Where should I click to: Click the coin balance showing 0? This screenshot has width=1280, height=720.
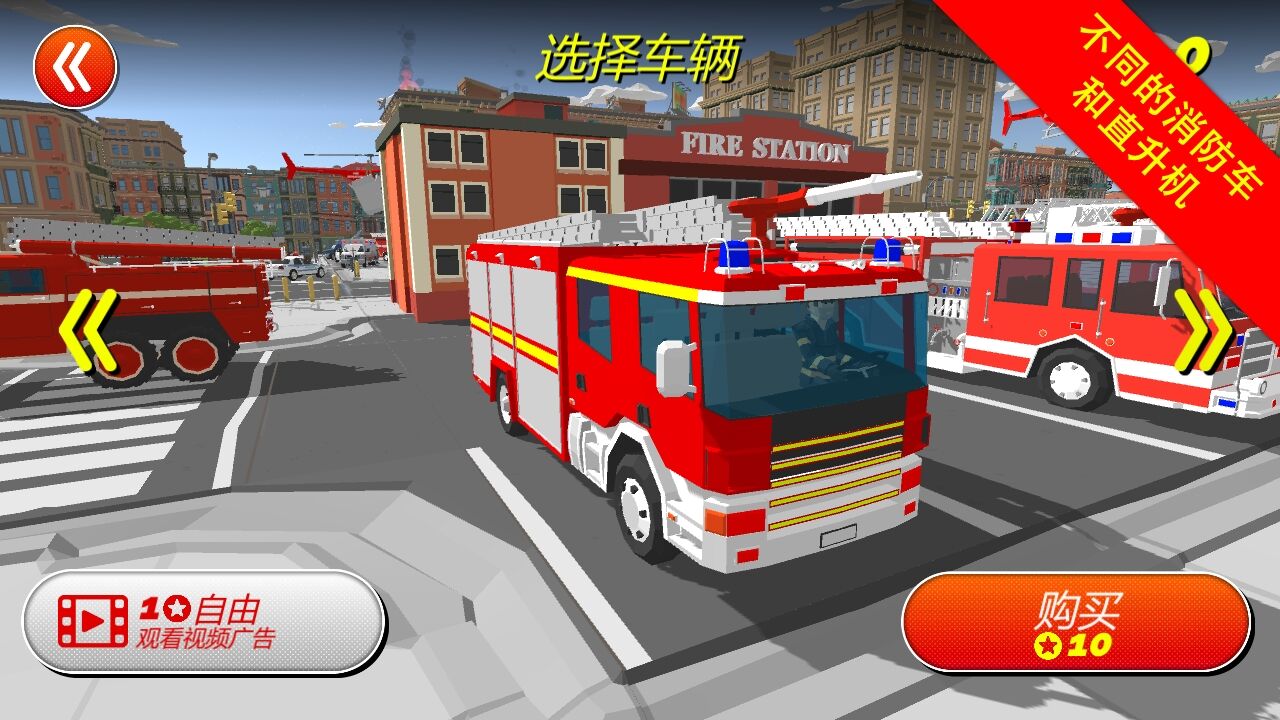tap(1195, 55)
